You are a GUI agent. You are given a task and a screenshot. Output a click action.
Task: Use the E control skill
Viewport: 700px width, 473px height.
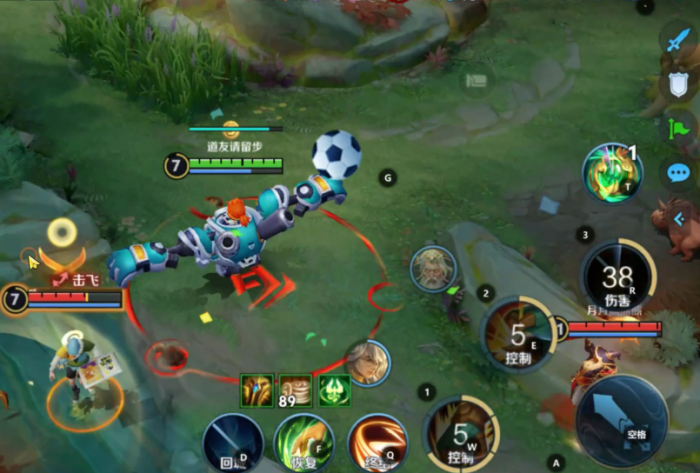click(x=518, y=334)
